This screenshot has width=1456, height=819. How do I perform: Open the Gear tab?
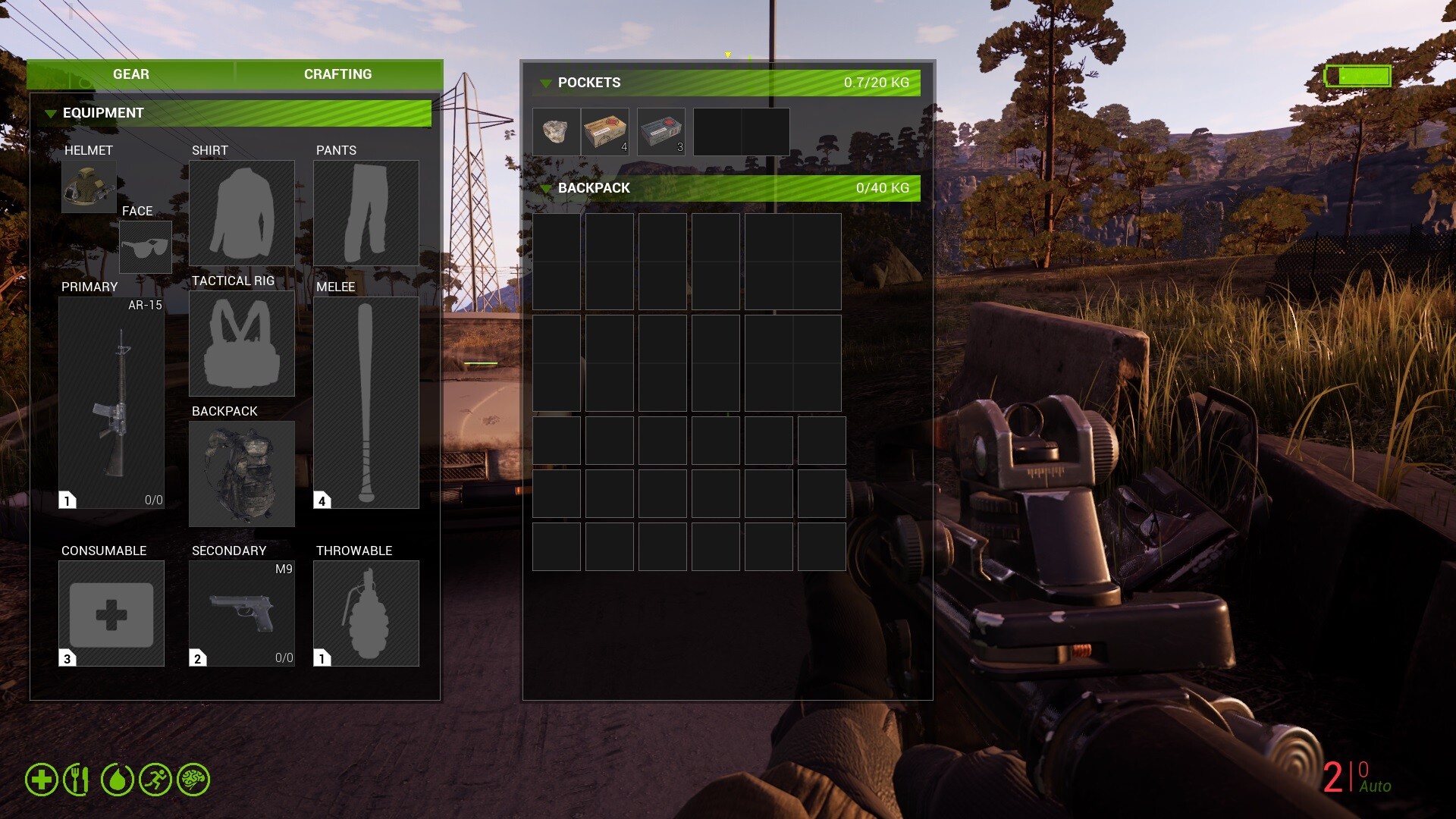(130, 74)
